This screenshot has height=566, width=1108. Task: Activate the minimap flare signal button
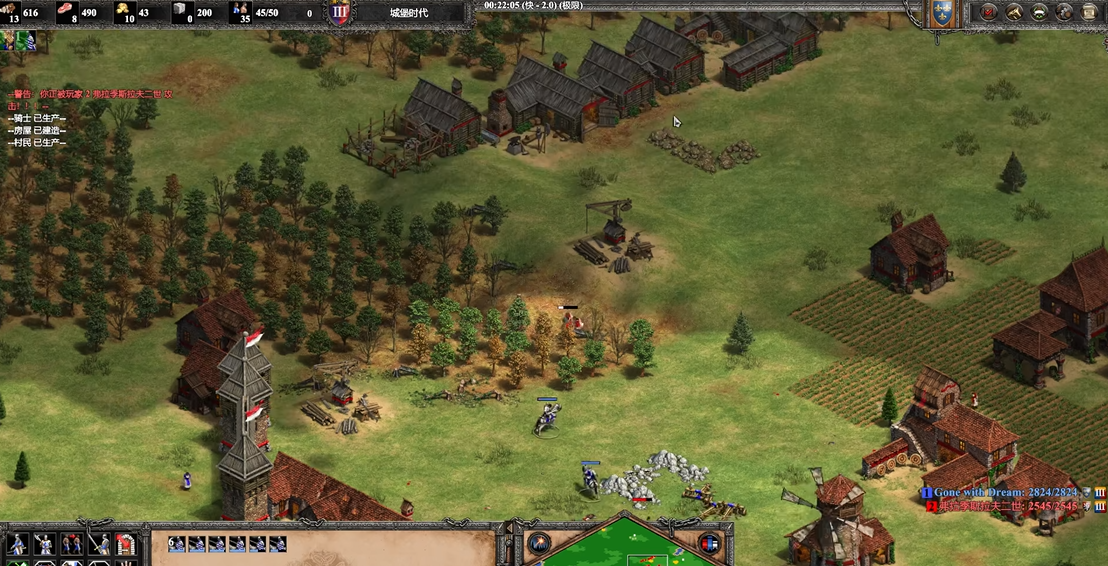tap(539, 544)
